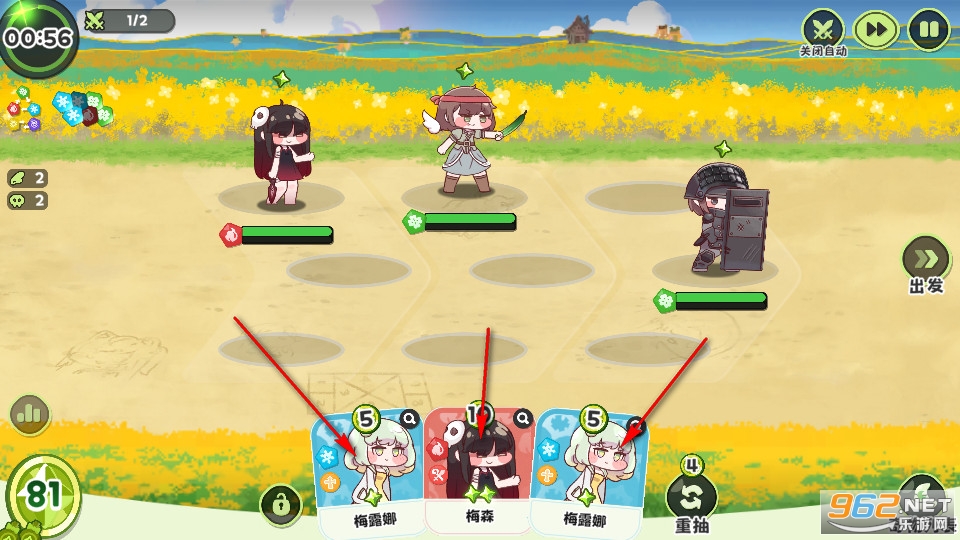Viewport: 960px width, 540px height.
Task: Turn off auto battle (关闭自动)
Action: [x=823, y=30]
